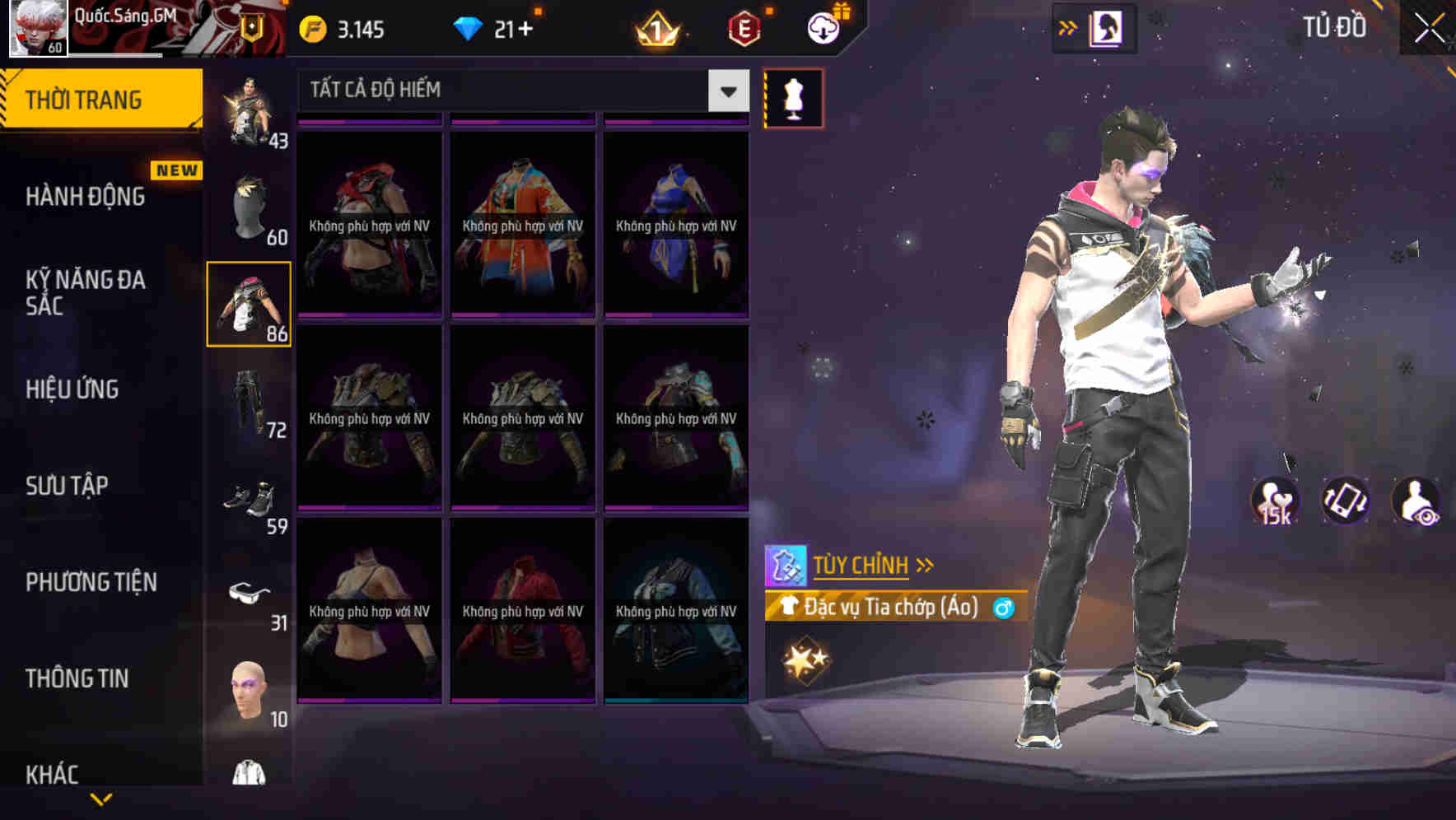Click the E event badge icon
Viewport: 1456px width, 820px height.
(742, 29)
